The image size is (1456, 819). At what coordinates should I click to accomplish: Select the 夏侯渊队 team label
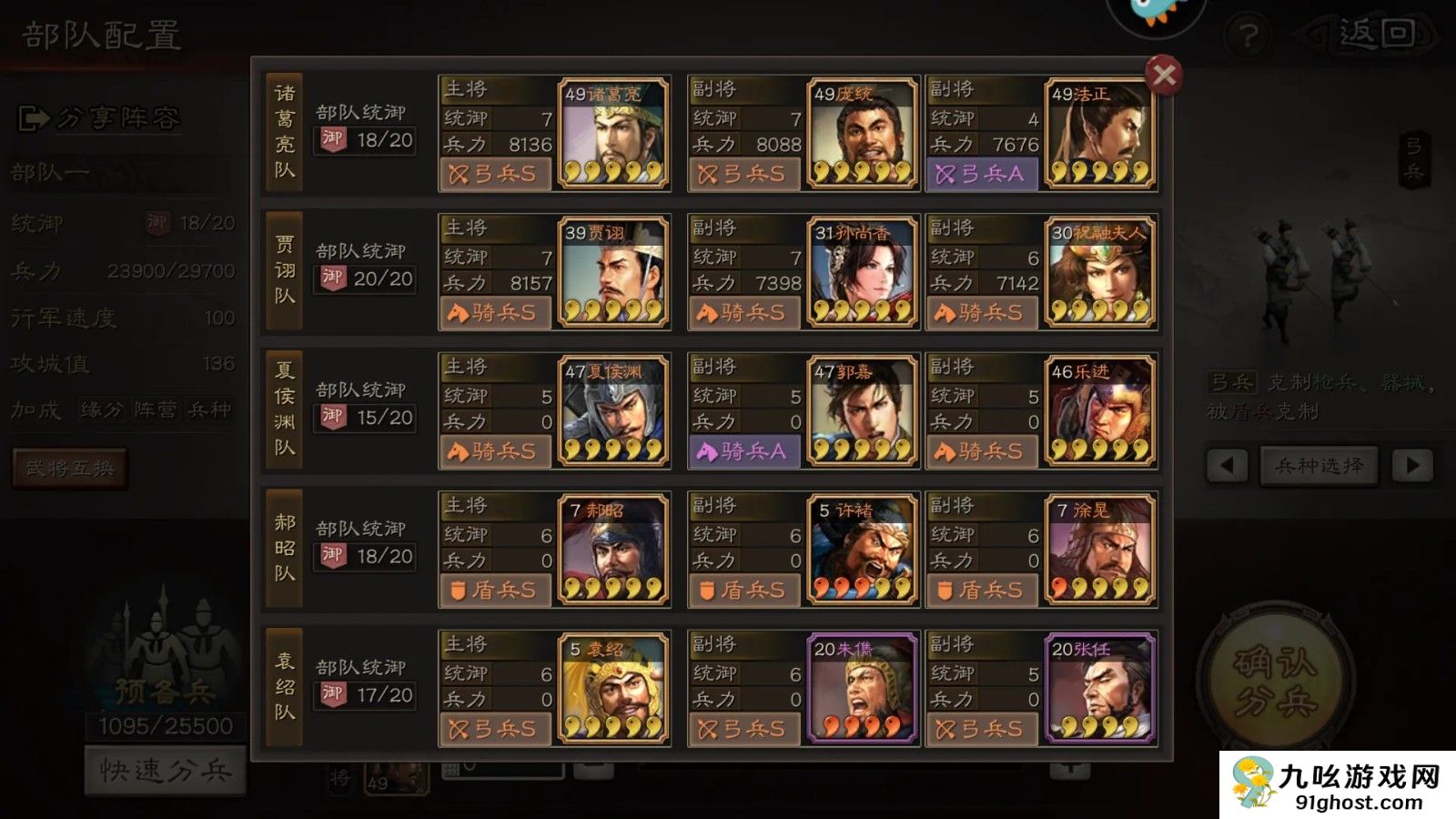click(285, 410)
